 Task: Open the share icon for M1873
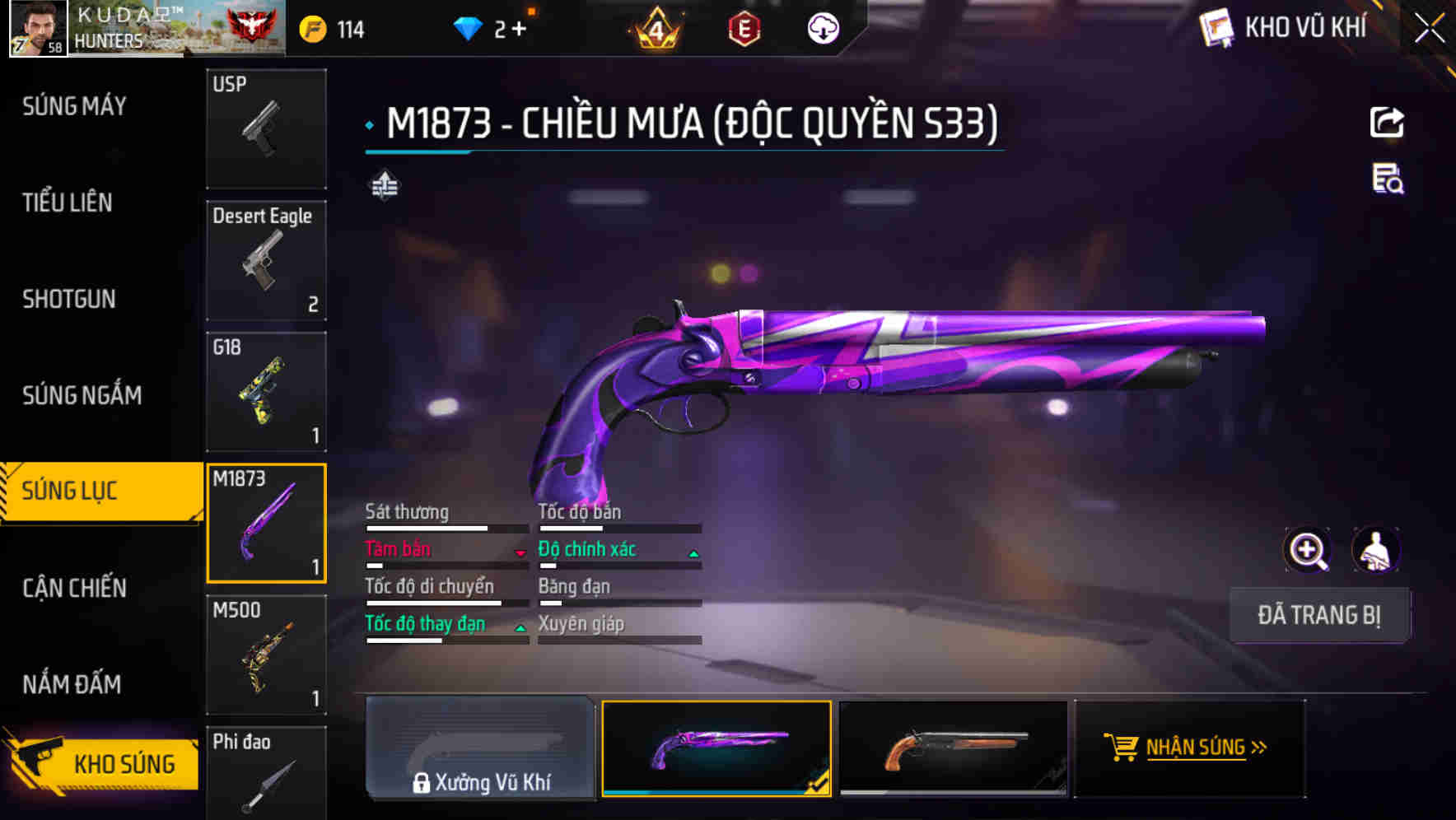click(1388, 122)
